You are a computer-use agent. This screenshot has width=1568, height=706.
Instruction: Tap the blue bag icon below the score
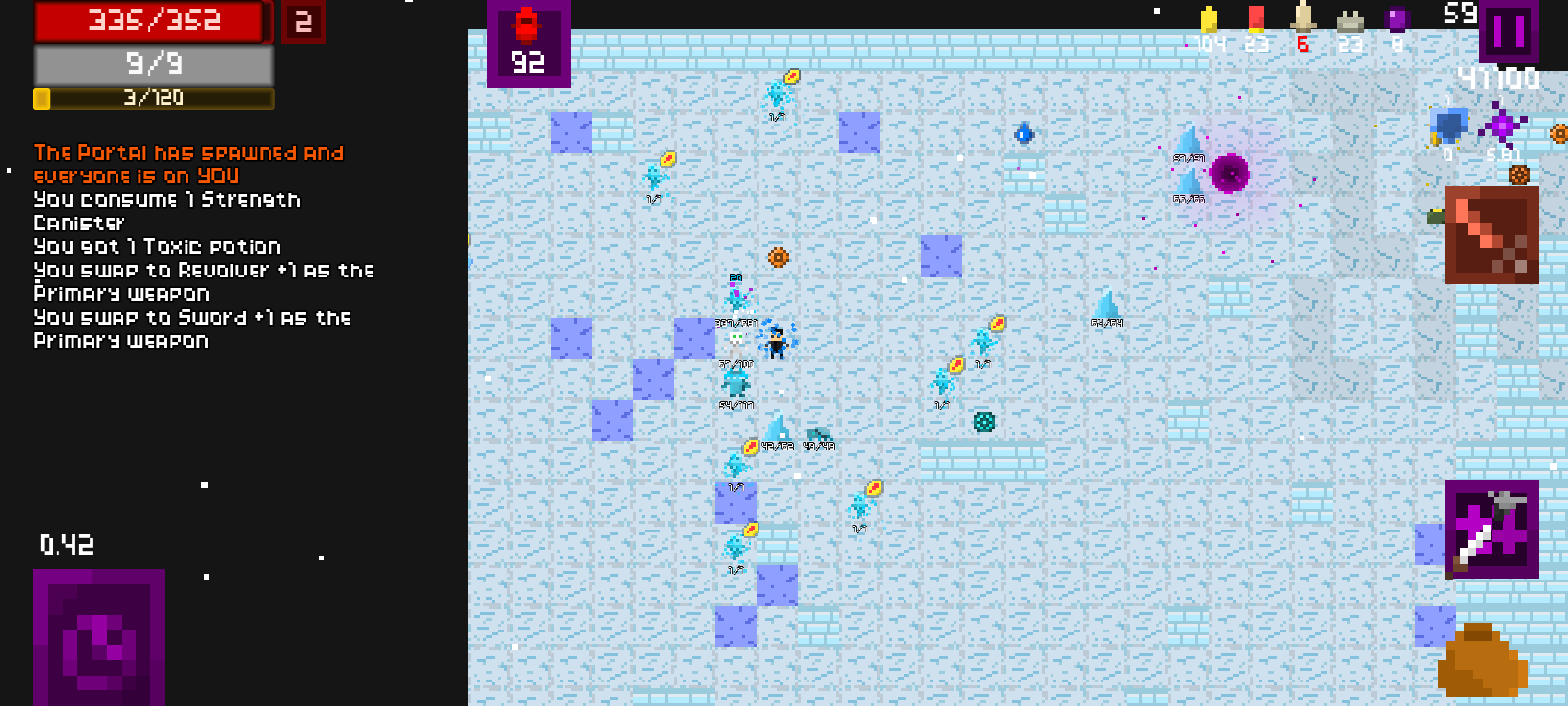[1448, 126]
